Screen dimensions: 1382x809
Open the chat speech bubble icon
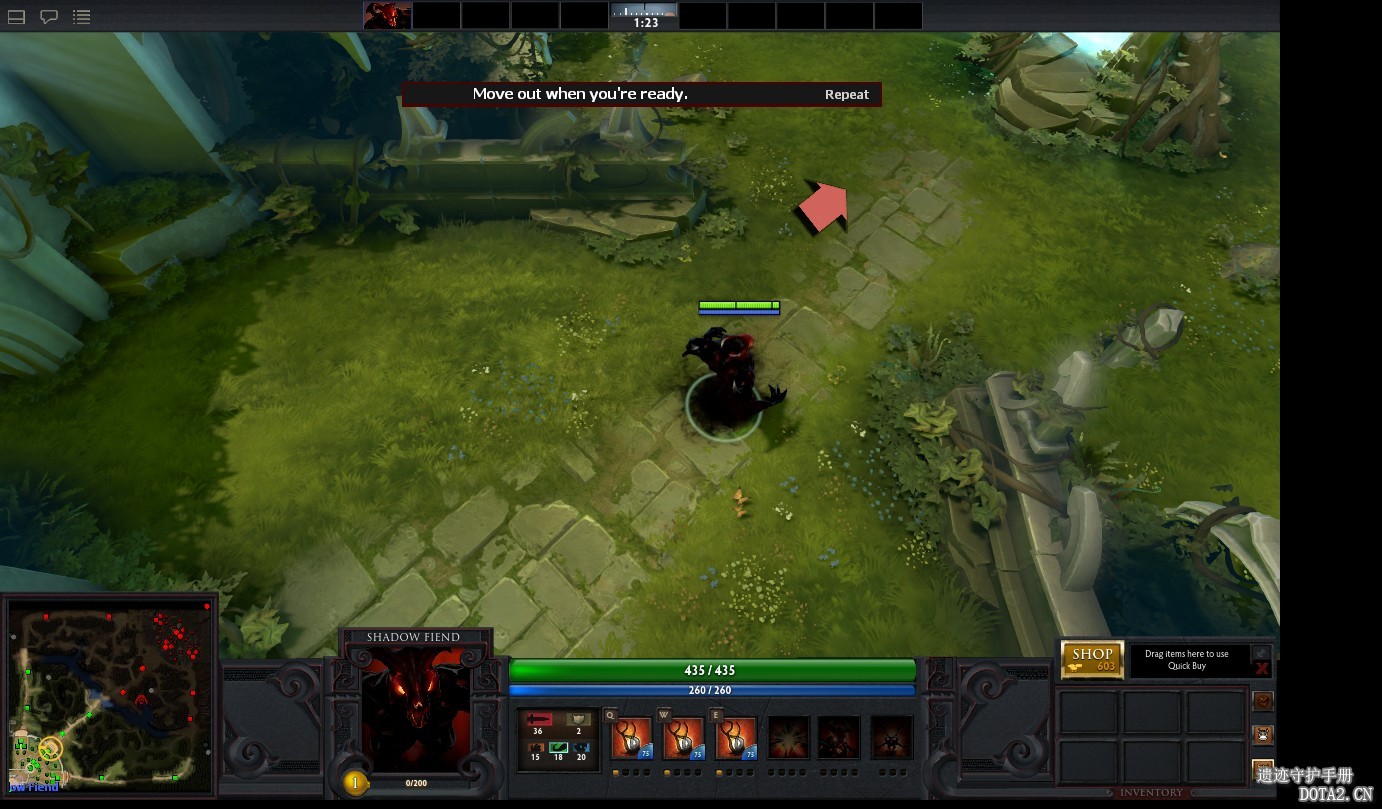pyautogui.click(x=48, y=17)
